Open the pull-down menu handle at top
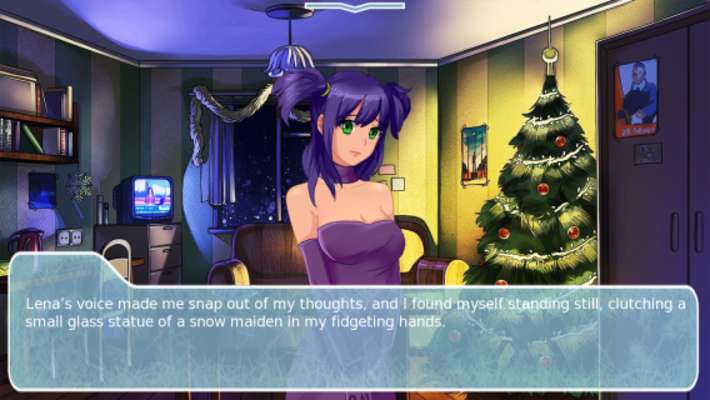Viewport: 710px width, 400px height. (x=355, y=6)
